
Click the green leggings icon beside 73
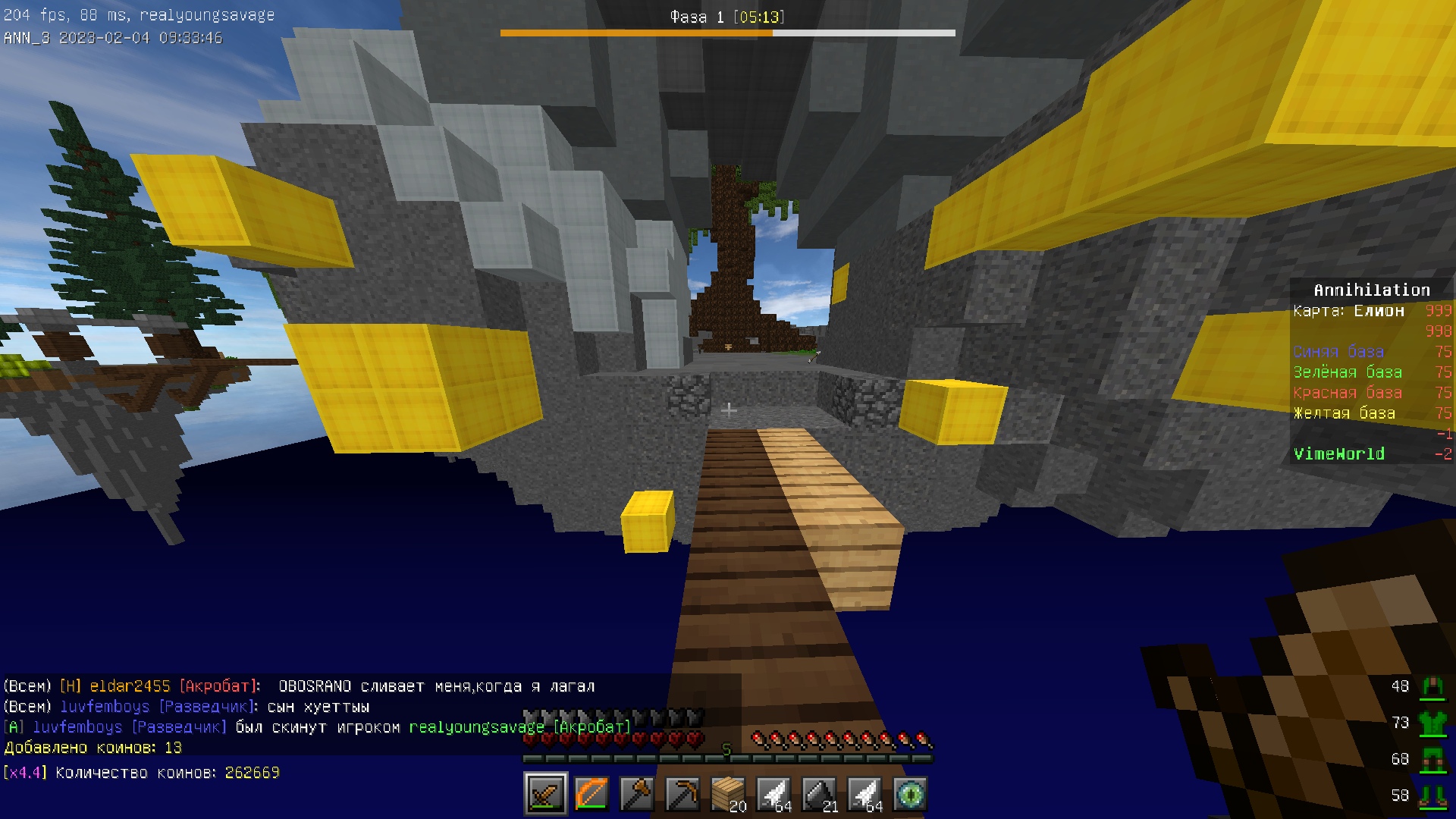tap(1433, 723)
